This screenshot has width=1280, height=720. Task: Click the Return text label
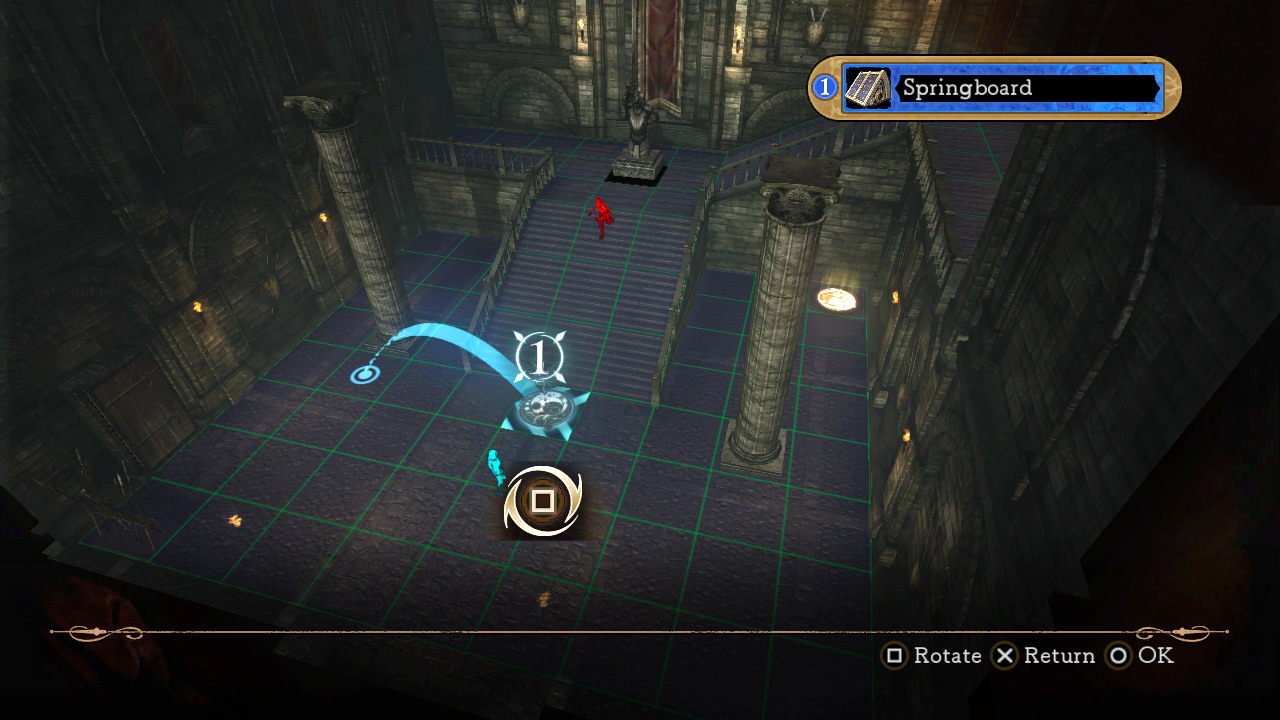[1059, 656]
